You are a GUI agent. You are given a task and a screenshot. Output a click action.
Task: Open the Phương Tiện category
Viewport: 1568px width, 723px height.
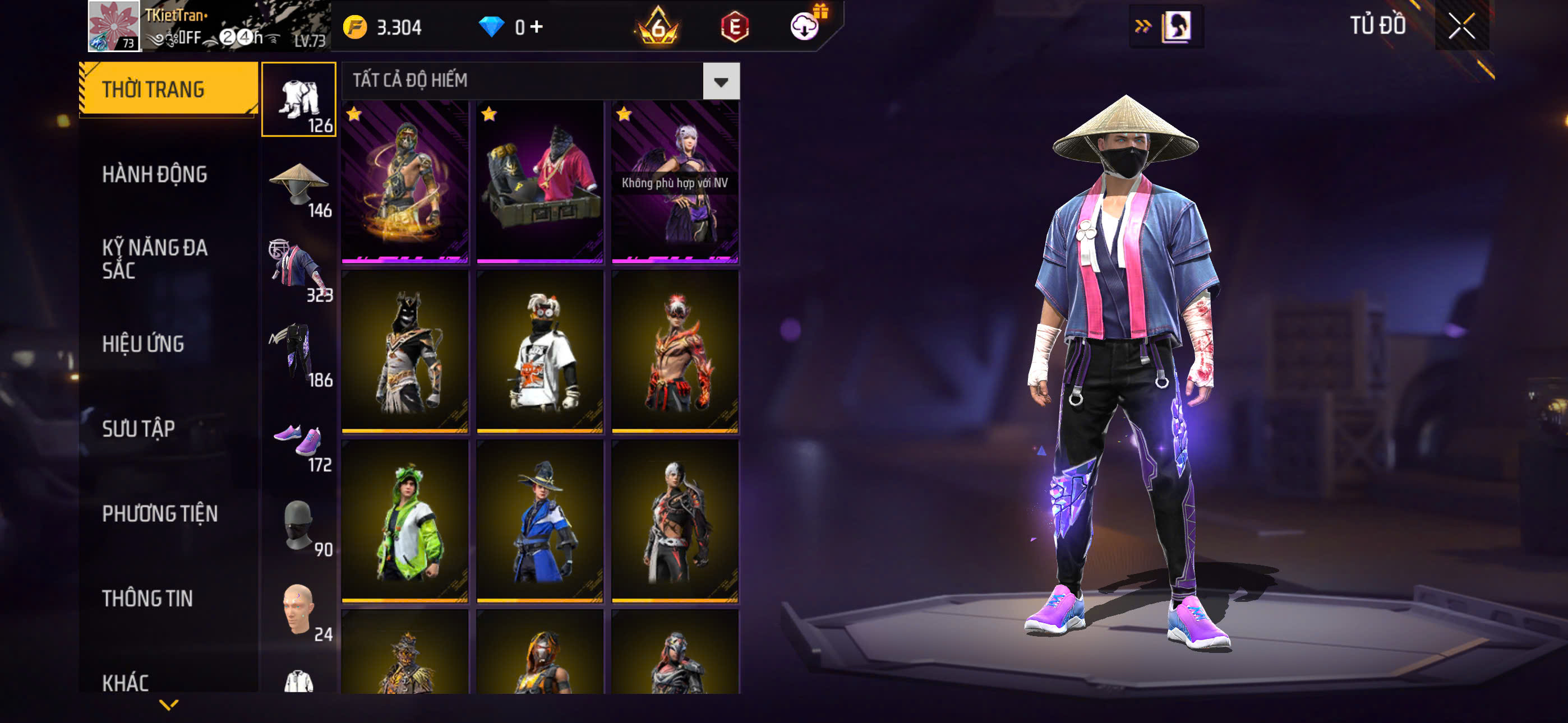(159, 513)
